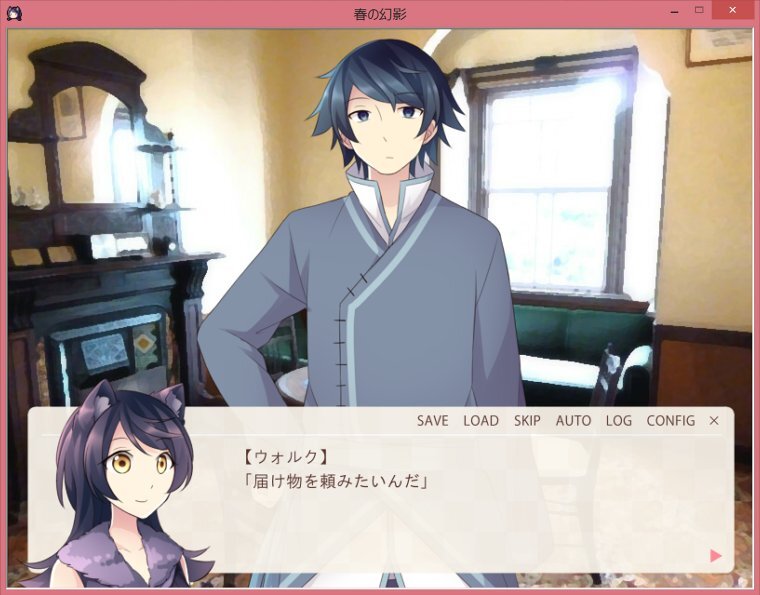Turn on AUTO text advance

click(573, 421)
